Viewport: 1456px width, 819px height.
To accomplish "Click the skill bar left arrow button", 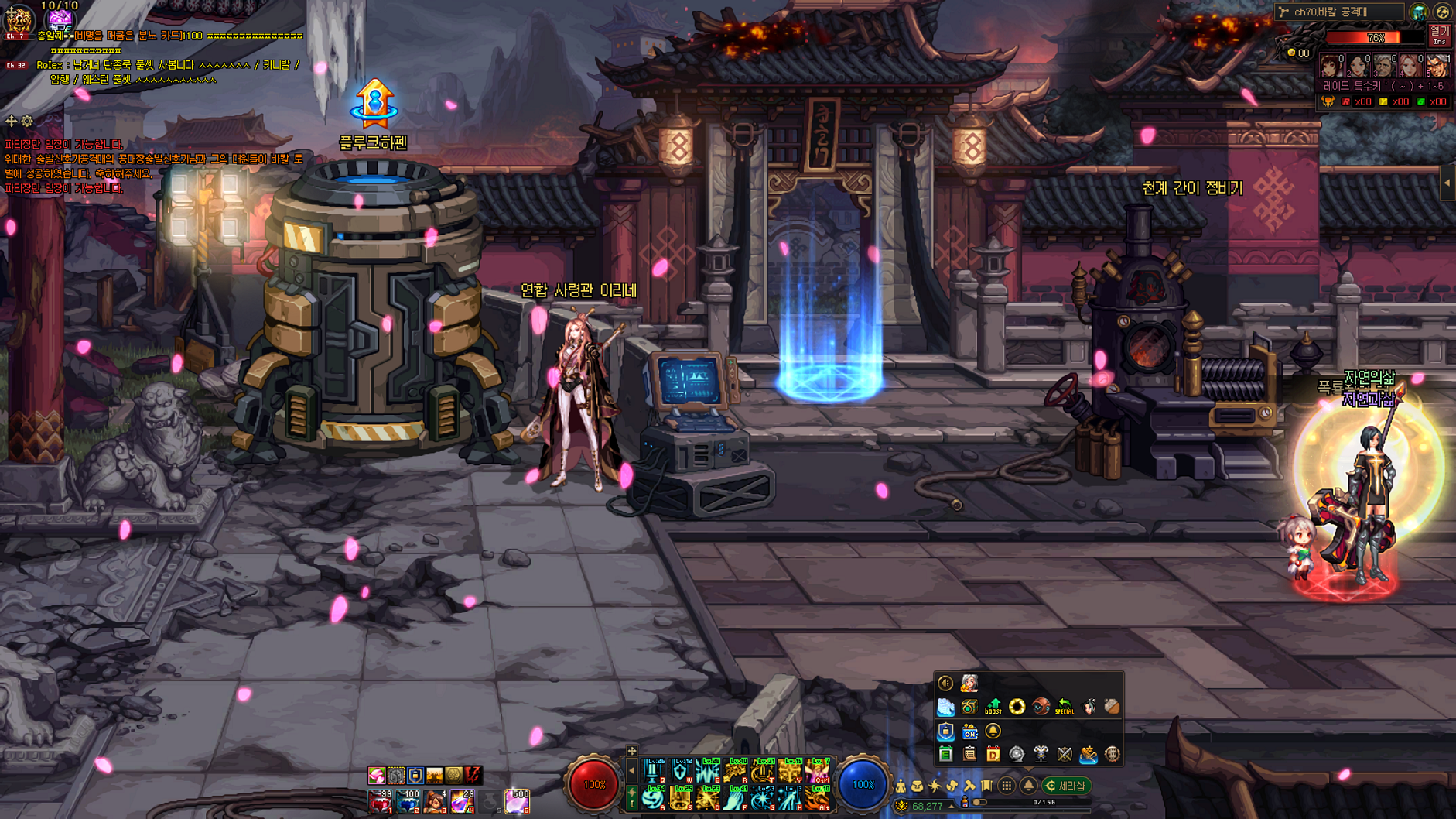I will coord(631,771).
